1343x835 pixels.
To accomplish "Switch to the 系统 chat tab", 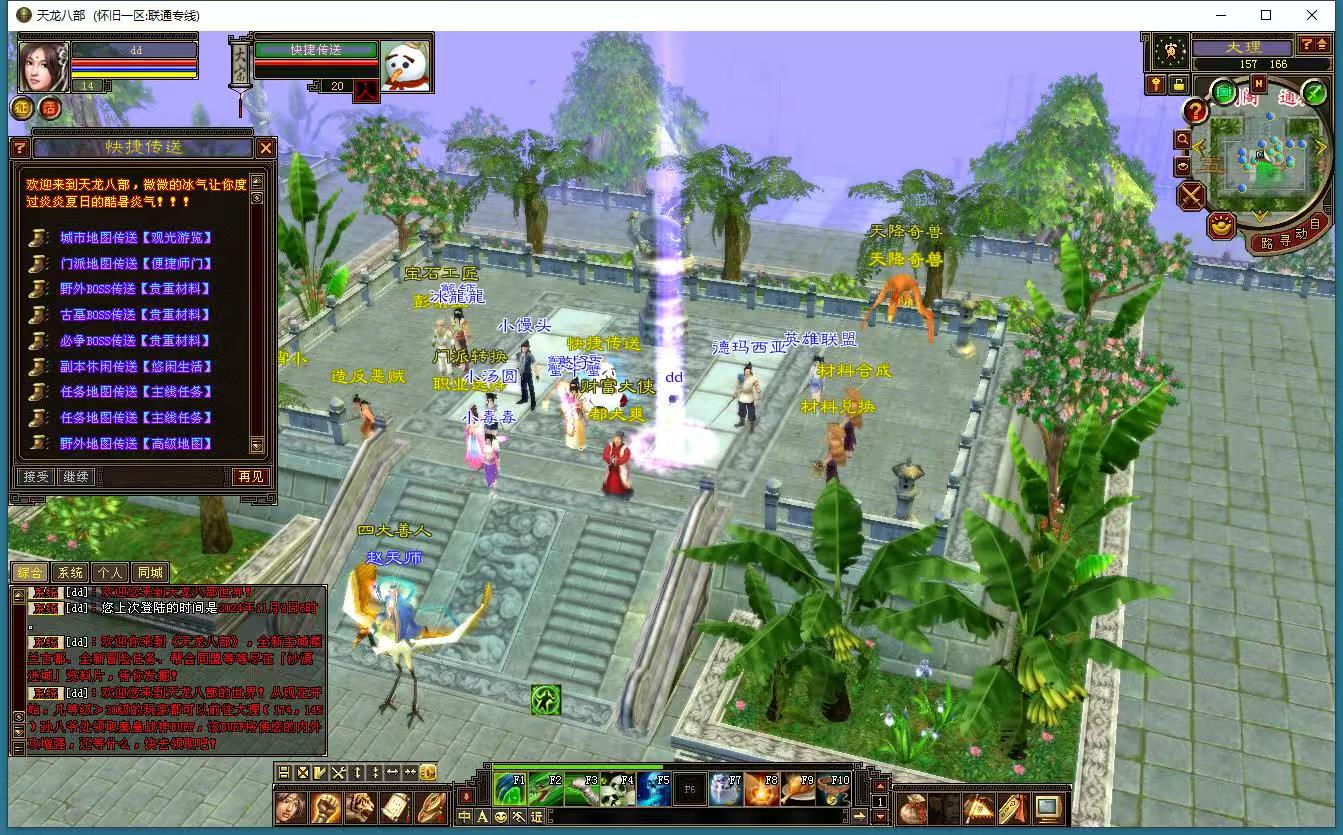I will click(x=70, y=573).
